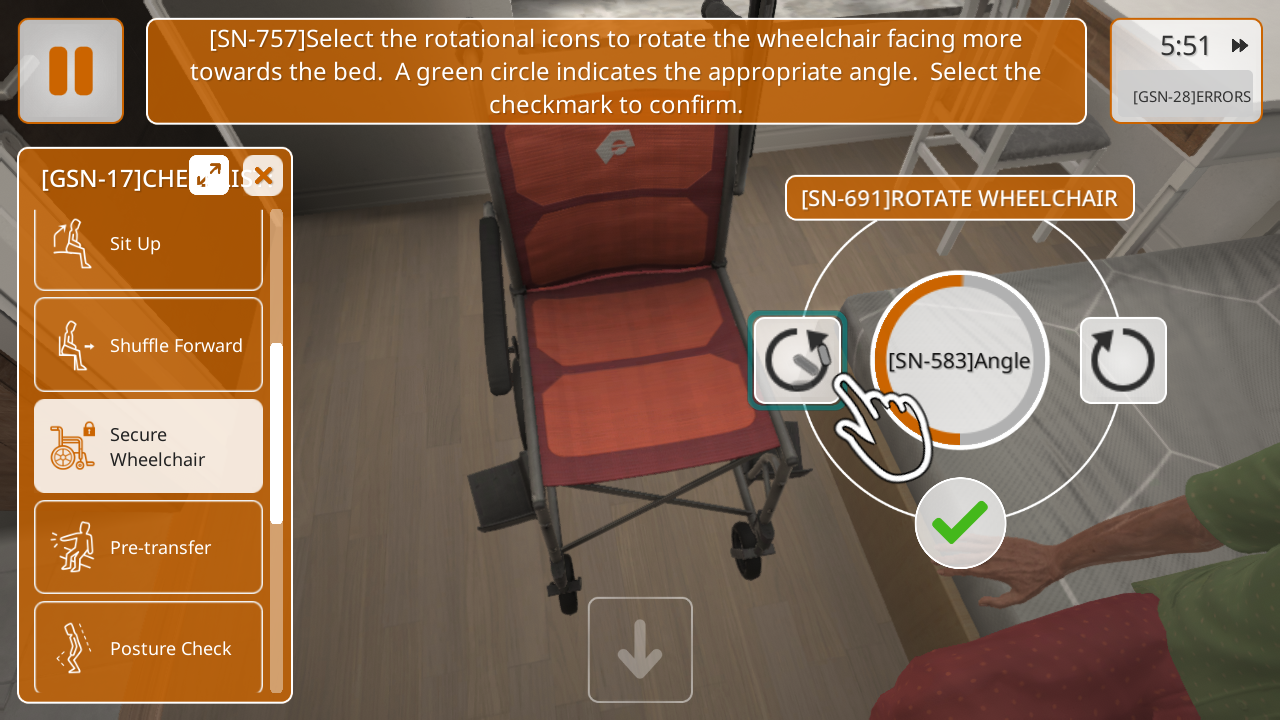
Task: Expand the checklist panel
Action: (209, 175)
